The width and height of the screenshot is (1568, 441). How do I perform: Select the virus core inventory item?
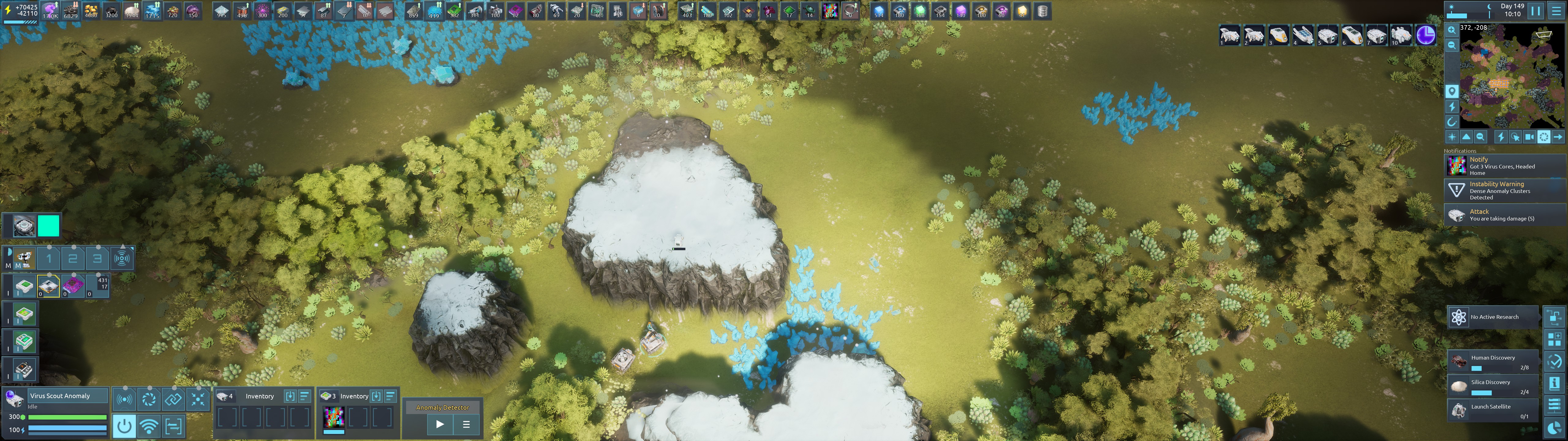(334, 417)
